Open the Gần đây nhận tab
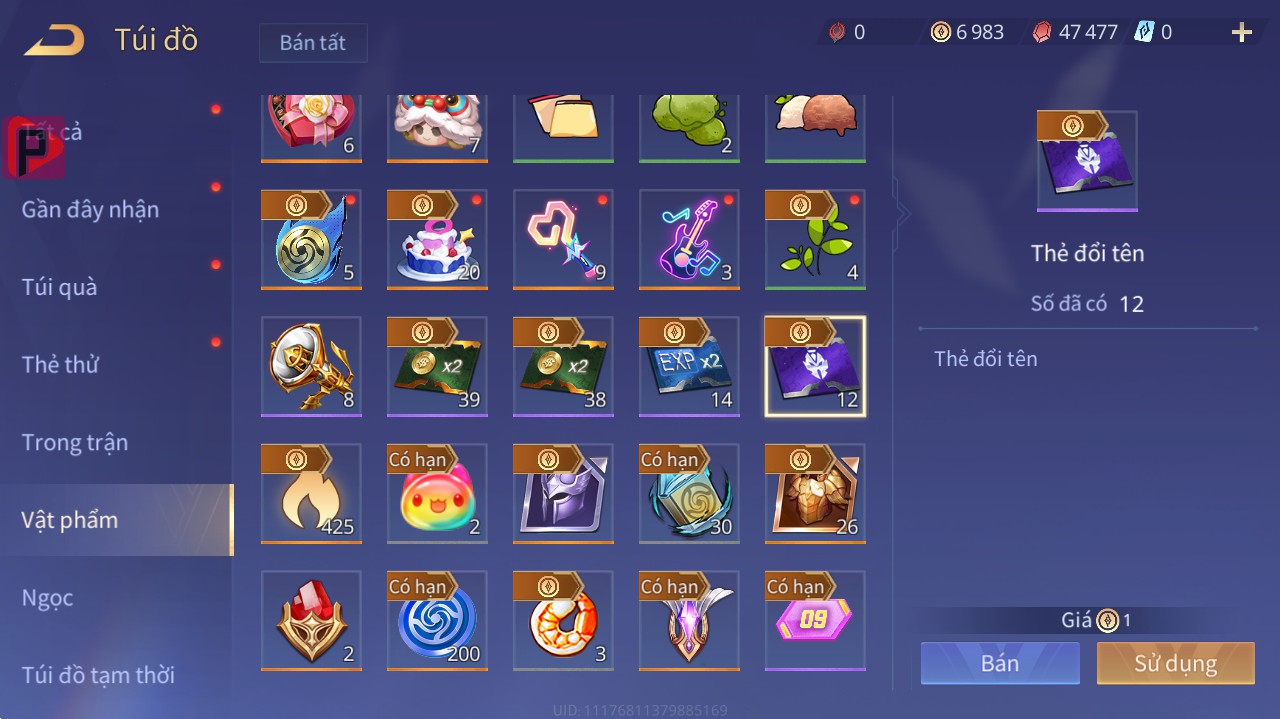 pyautogui.click(x=90, y=210)
